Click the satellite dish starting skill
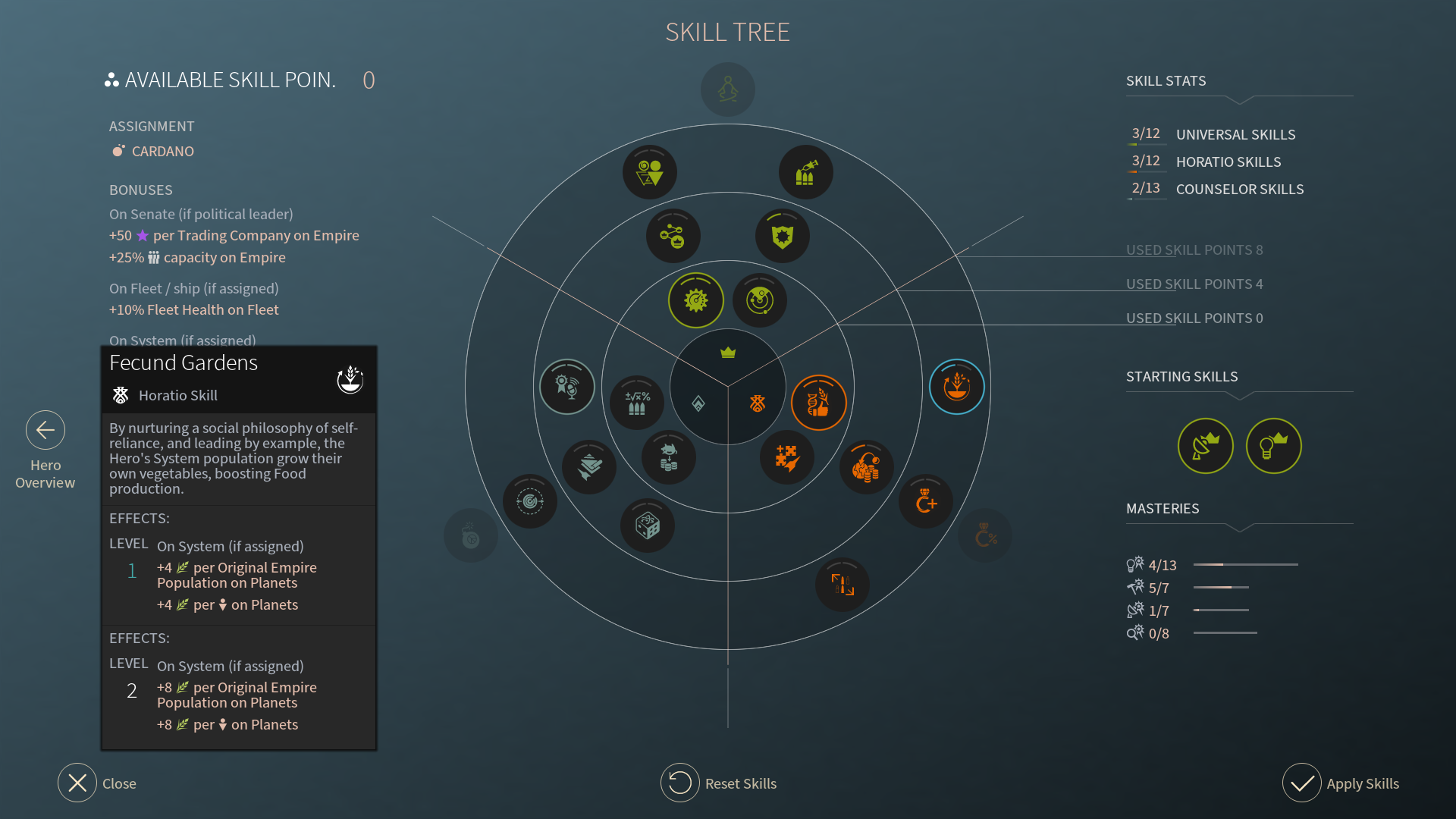Screen dimensions: 1456x819 pos(1205,446)
